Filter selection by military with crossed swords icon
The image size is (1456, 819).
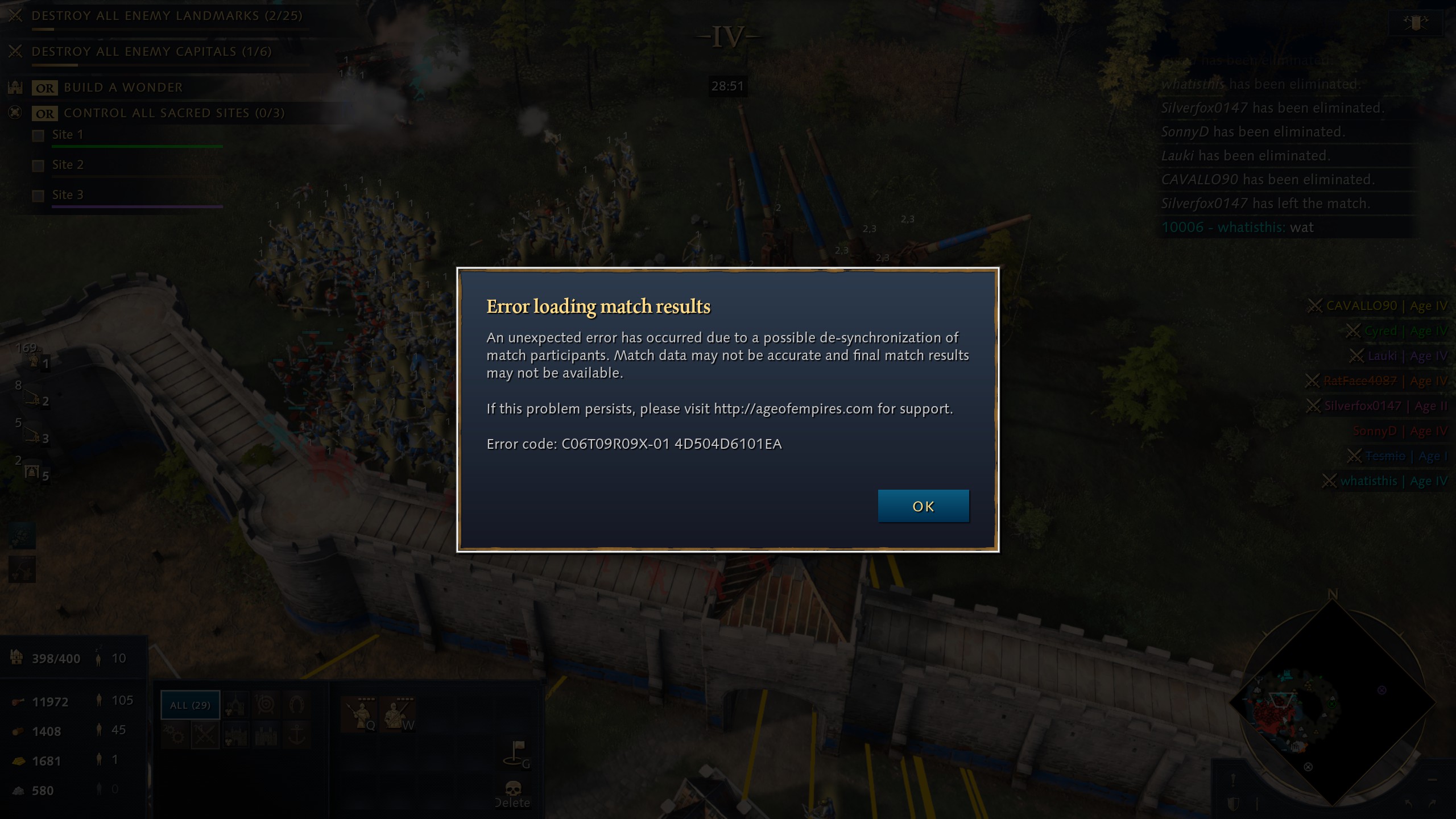pyautogui.click(x=205, y=736)
